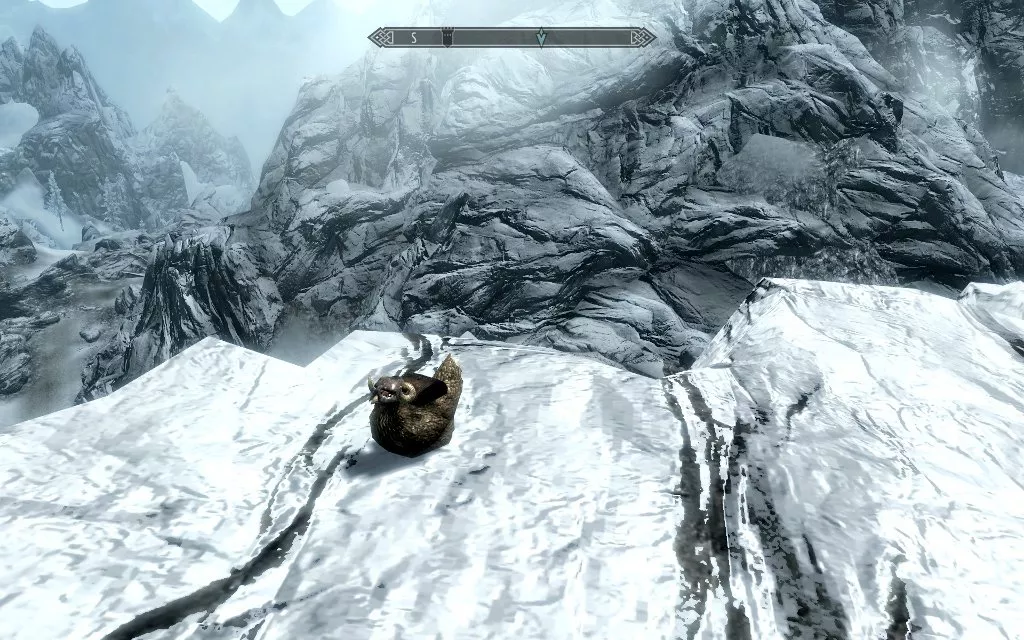Select the quest arrow marker on the compass

[541, 37]
